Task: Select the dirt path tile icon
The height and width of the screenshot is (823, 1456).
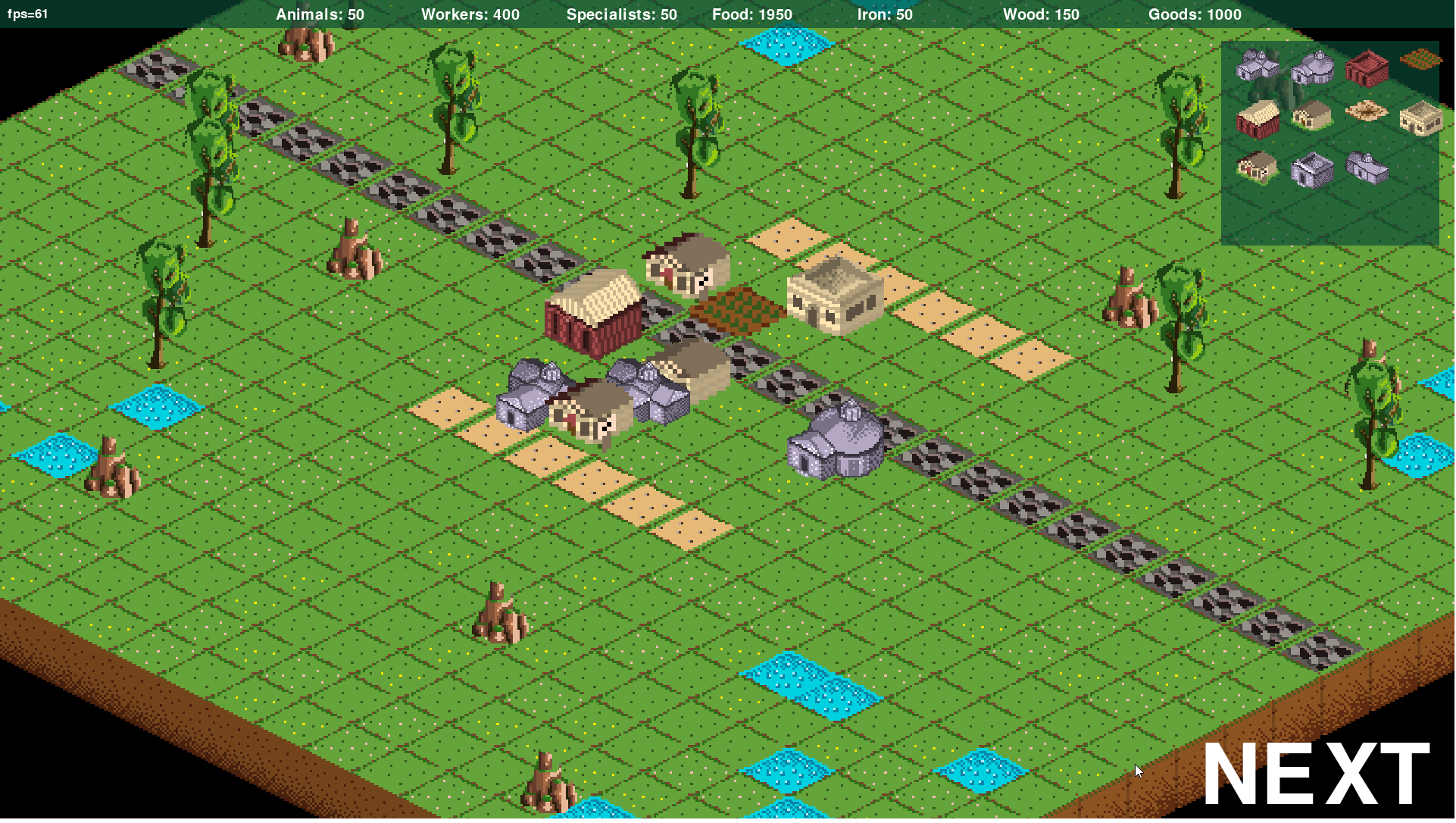Action: (x=1367, y=109)
